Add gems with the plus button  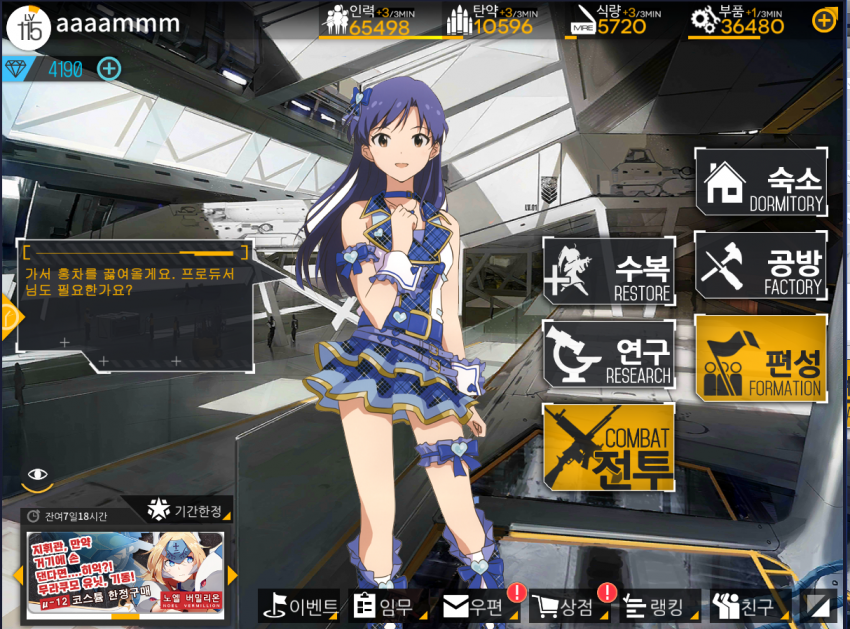point(109,69)
